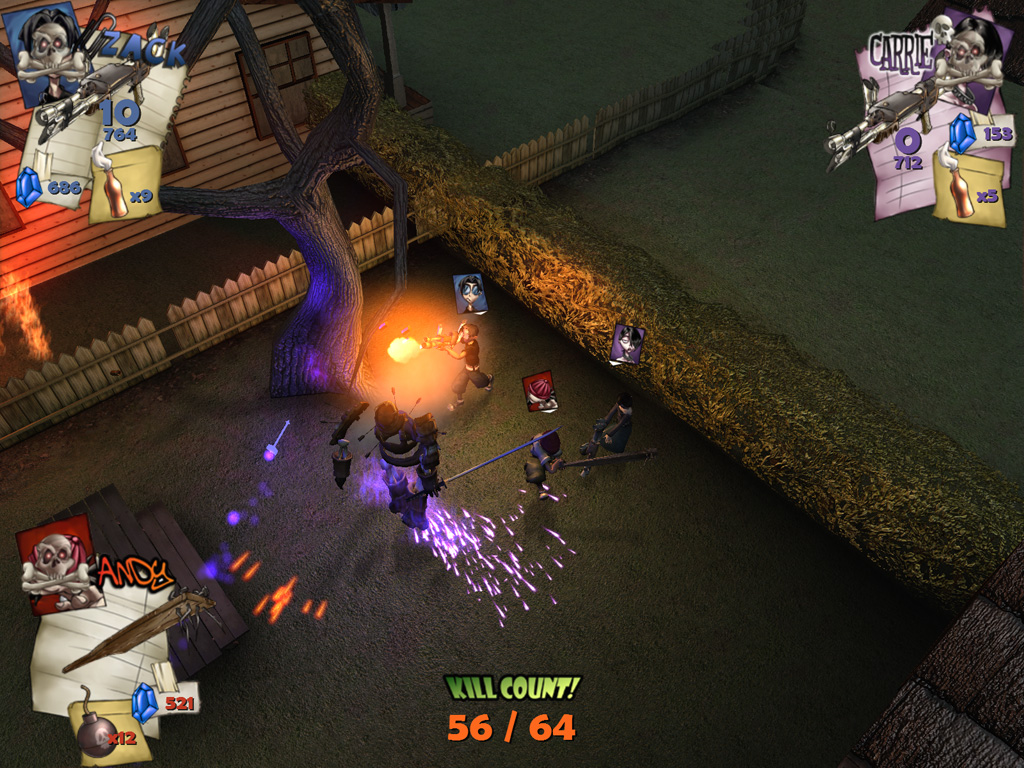Click Zack's blue gem icon
The width and height of the screenshot is (1024, 768).
coord(29,187)
